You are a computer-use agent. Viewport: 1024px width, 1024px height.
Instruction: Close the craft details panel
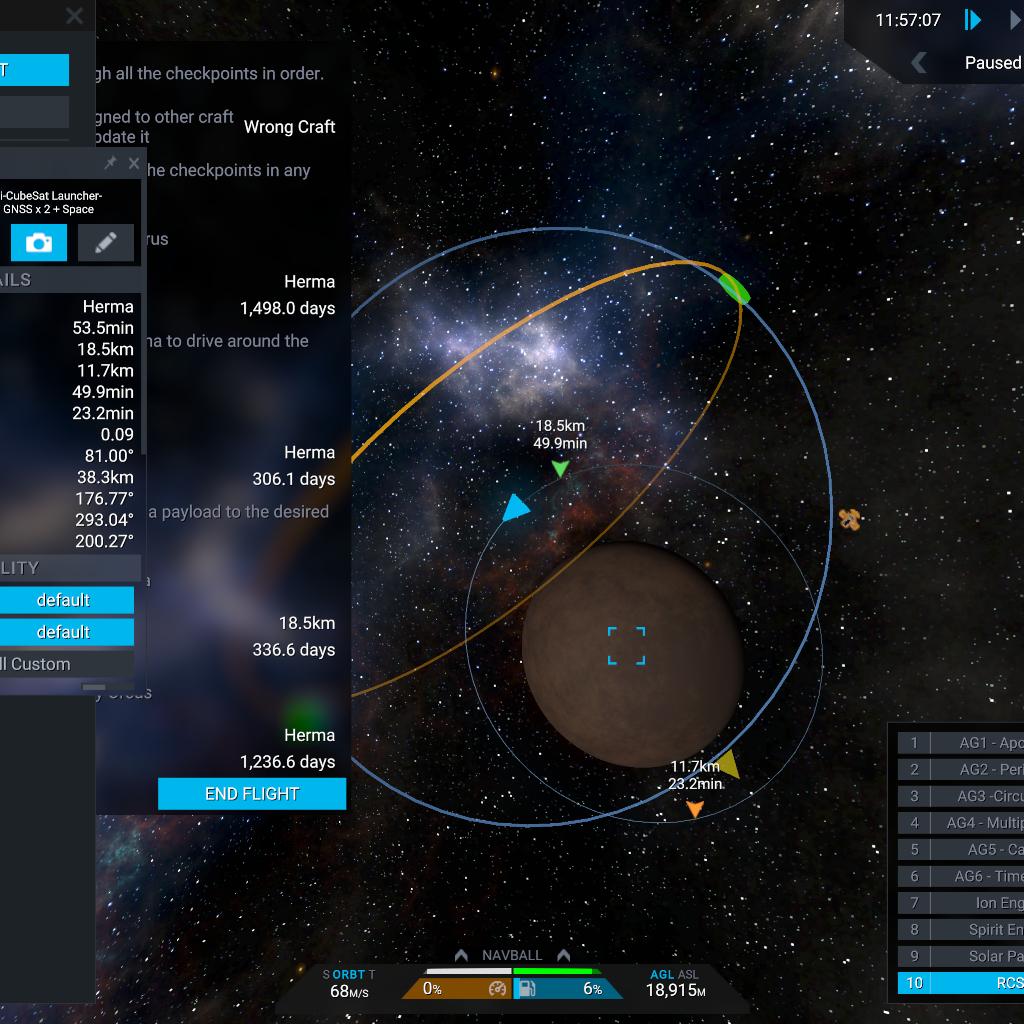(x=134, y=163)
